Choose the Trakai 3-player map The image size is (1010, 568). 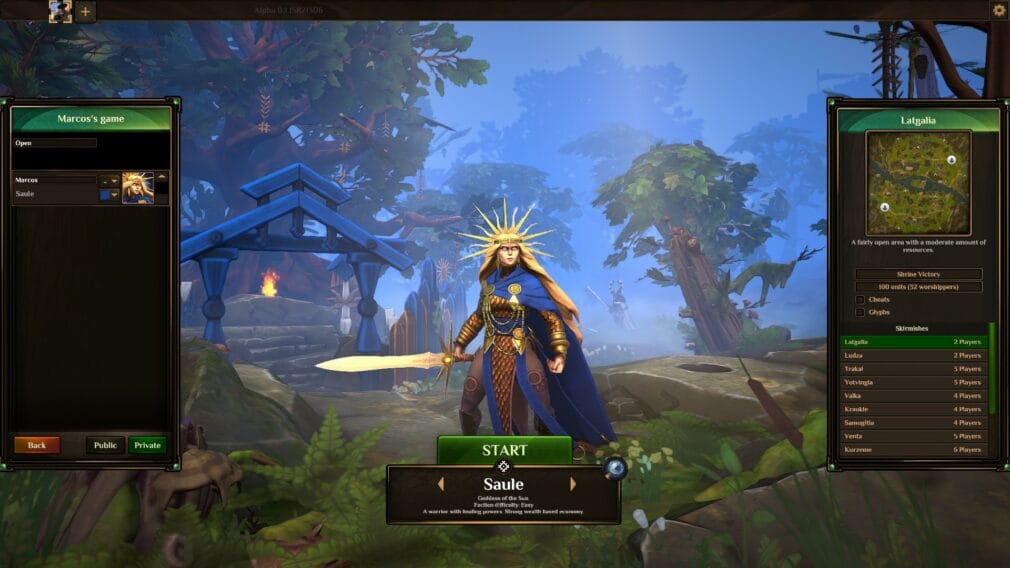tap(913, 369)
